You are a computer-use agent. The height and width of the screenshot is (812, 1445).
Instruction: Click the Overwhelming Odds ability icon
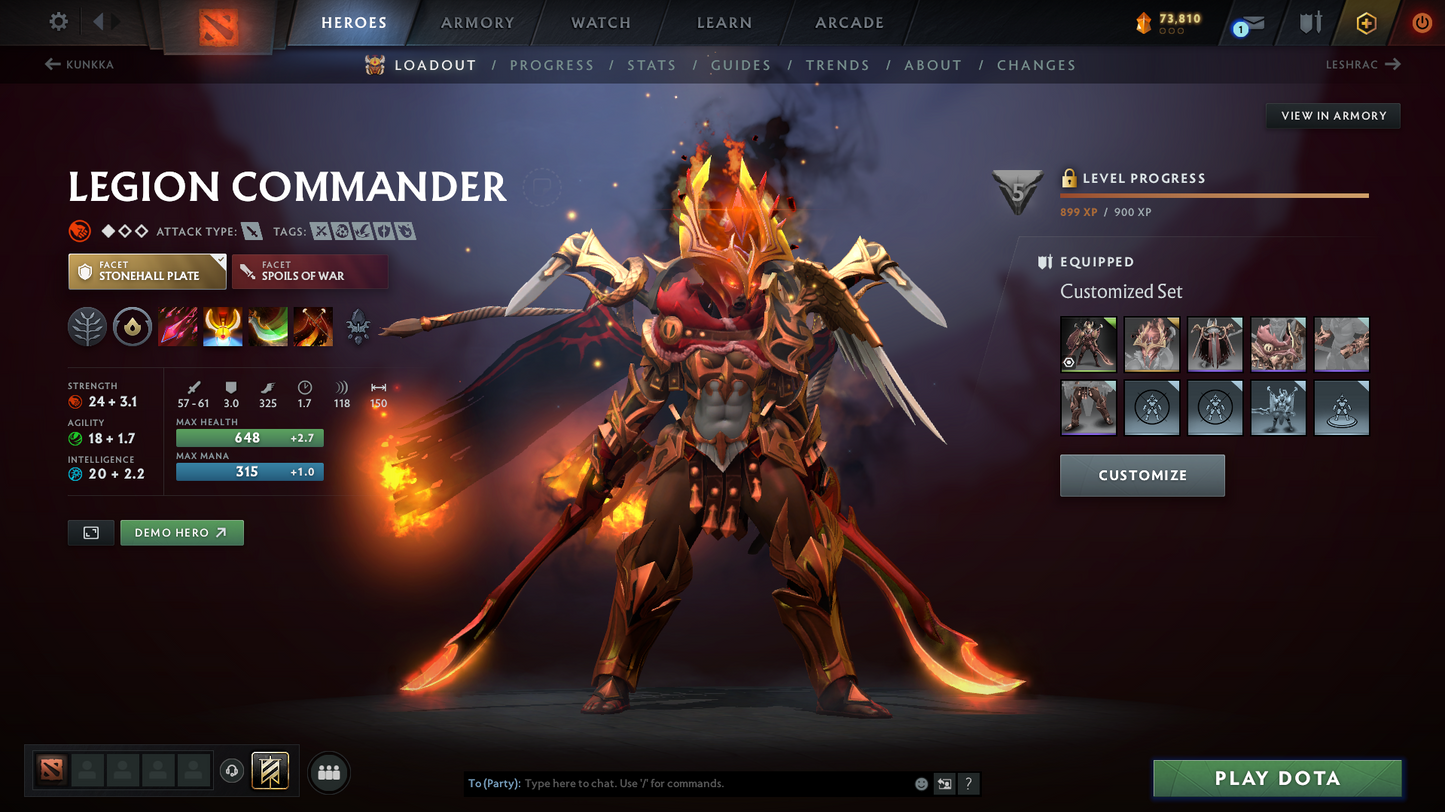[178, 327]
